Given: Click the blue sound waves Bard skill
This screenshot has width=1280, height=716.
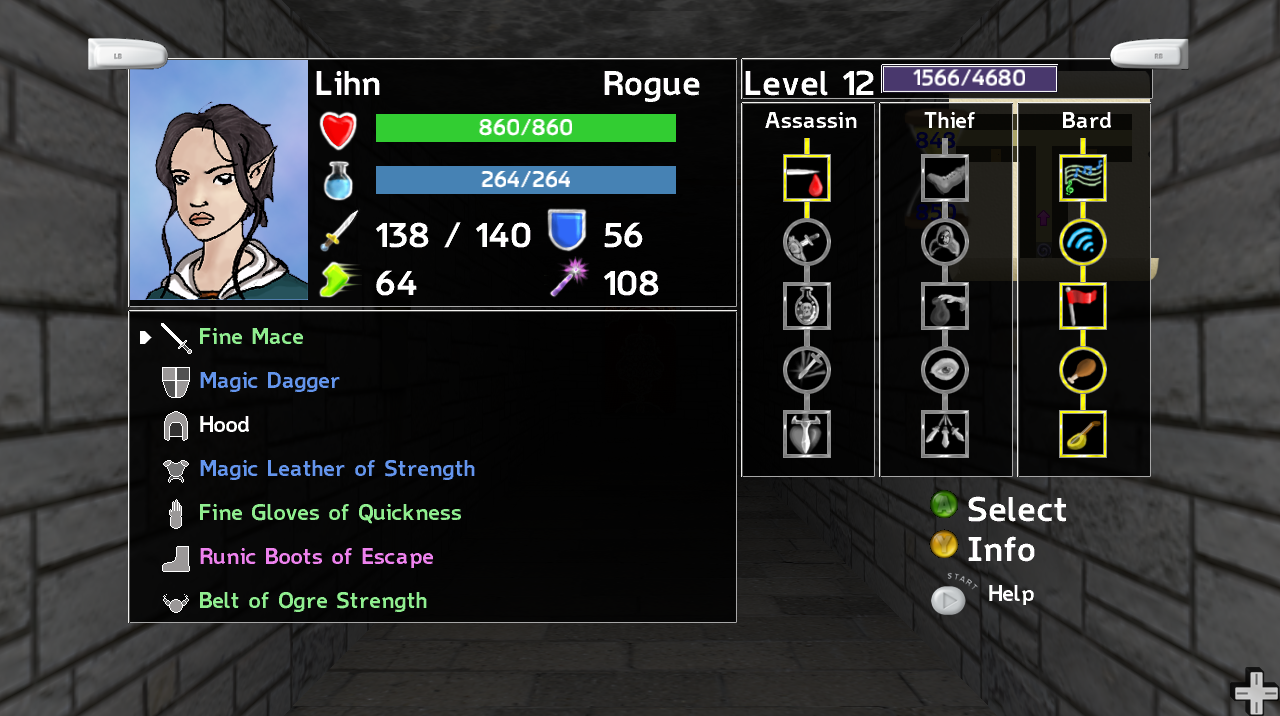Looking at the screenshot, I should [1083, 242].
